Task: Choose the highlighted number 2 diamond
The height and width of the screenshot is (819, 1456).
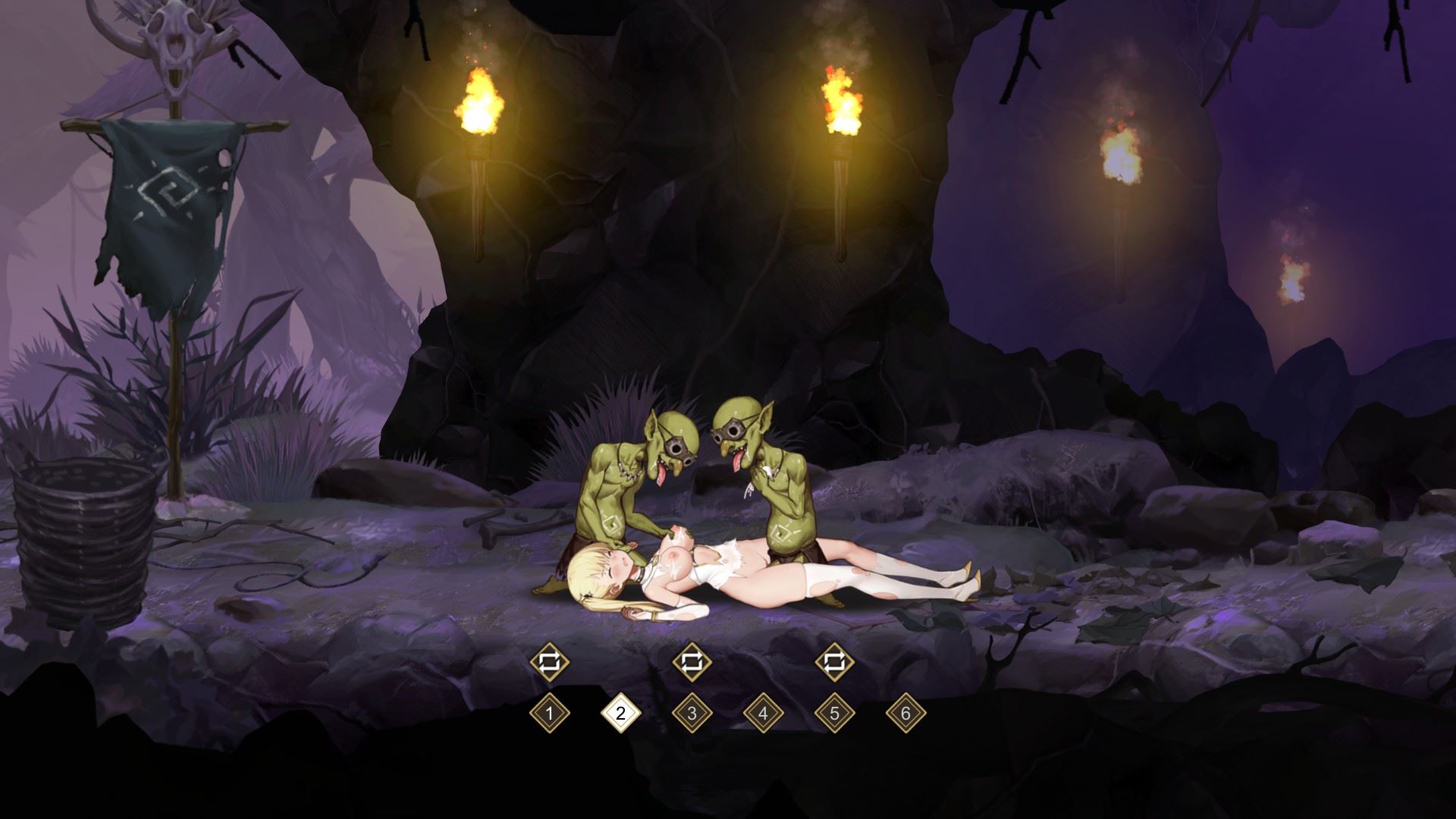Action: [x=620, y=714]
